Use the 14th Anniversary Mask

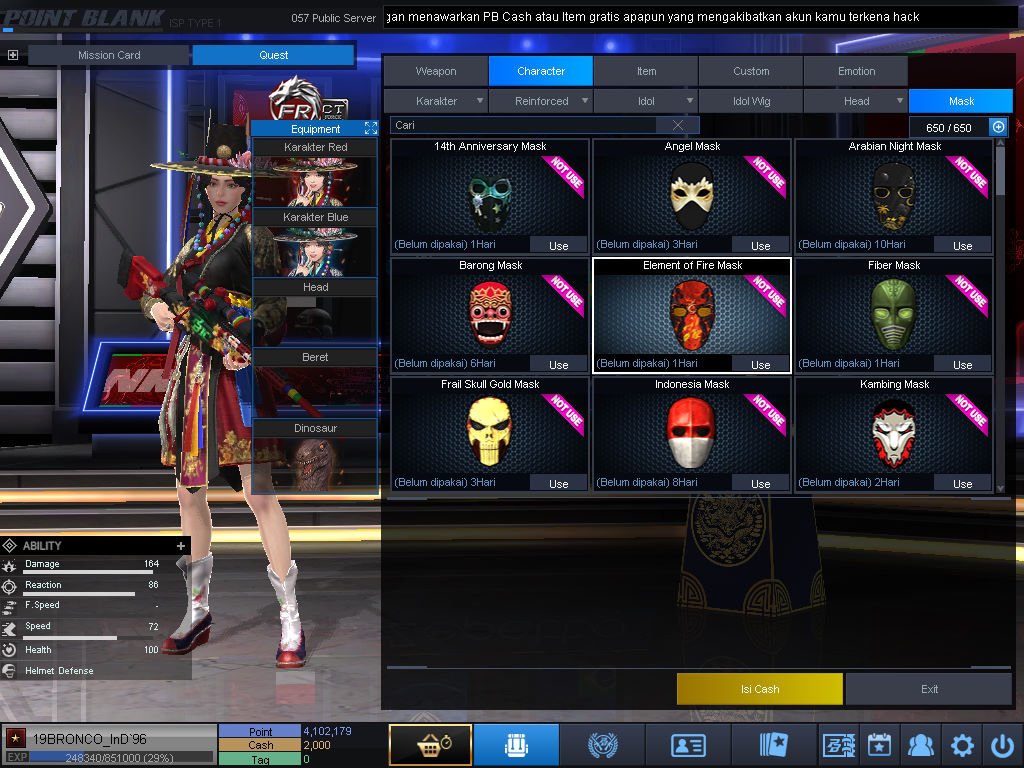click(558, 245)
